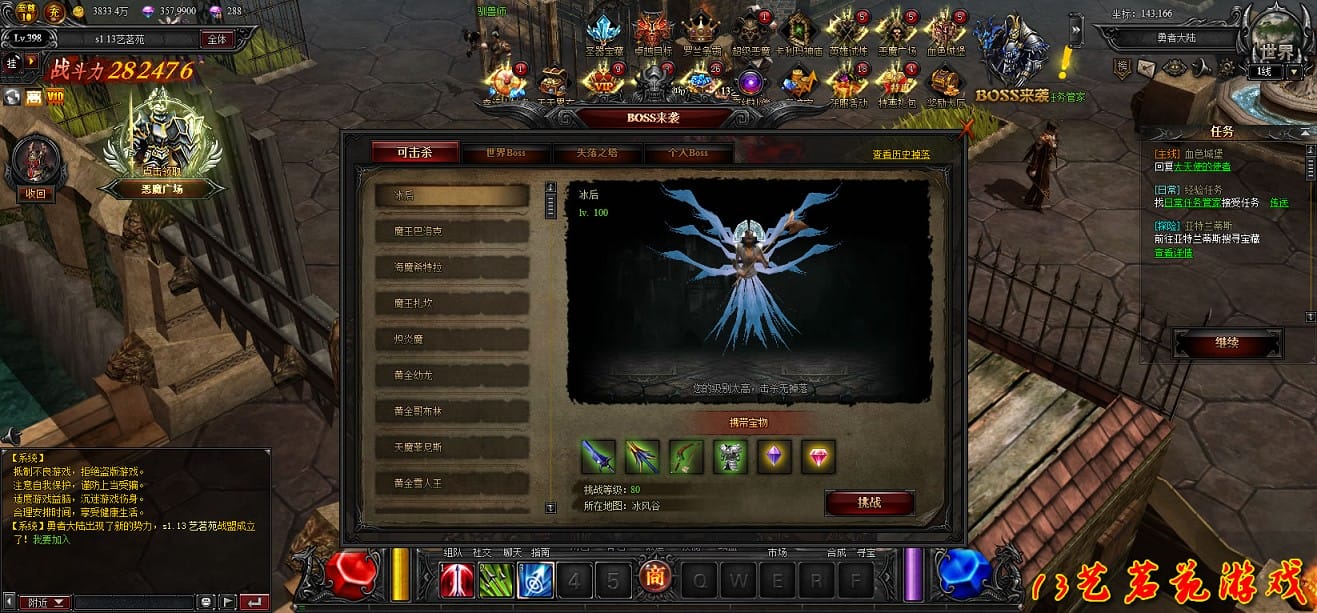Click the 挑战 challenge button

[x=869, y=502]
